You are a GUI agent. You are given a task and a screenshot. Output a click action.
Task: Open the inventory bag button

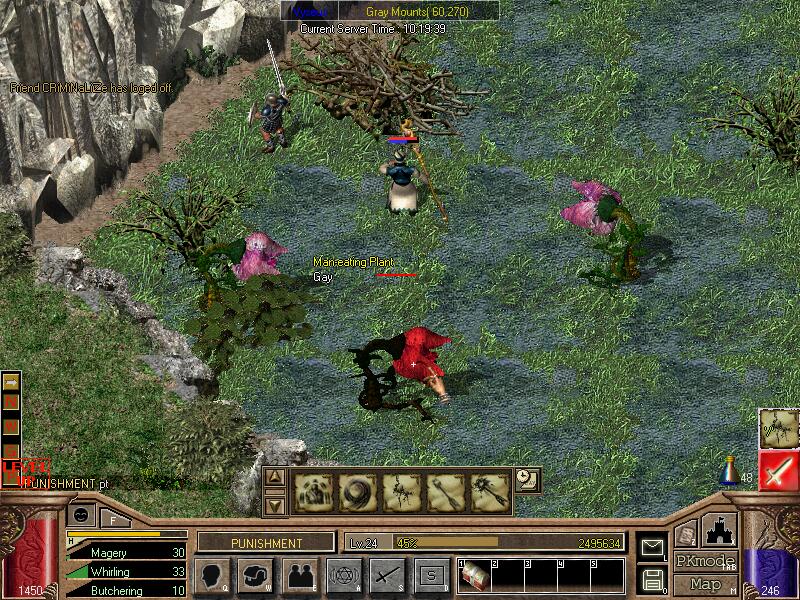point(256,575)
